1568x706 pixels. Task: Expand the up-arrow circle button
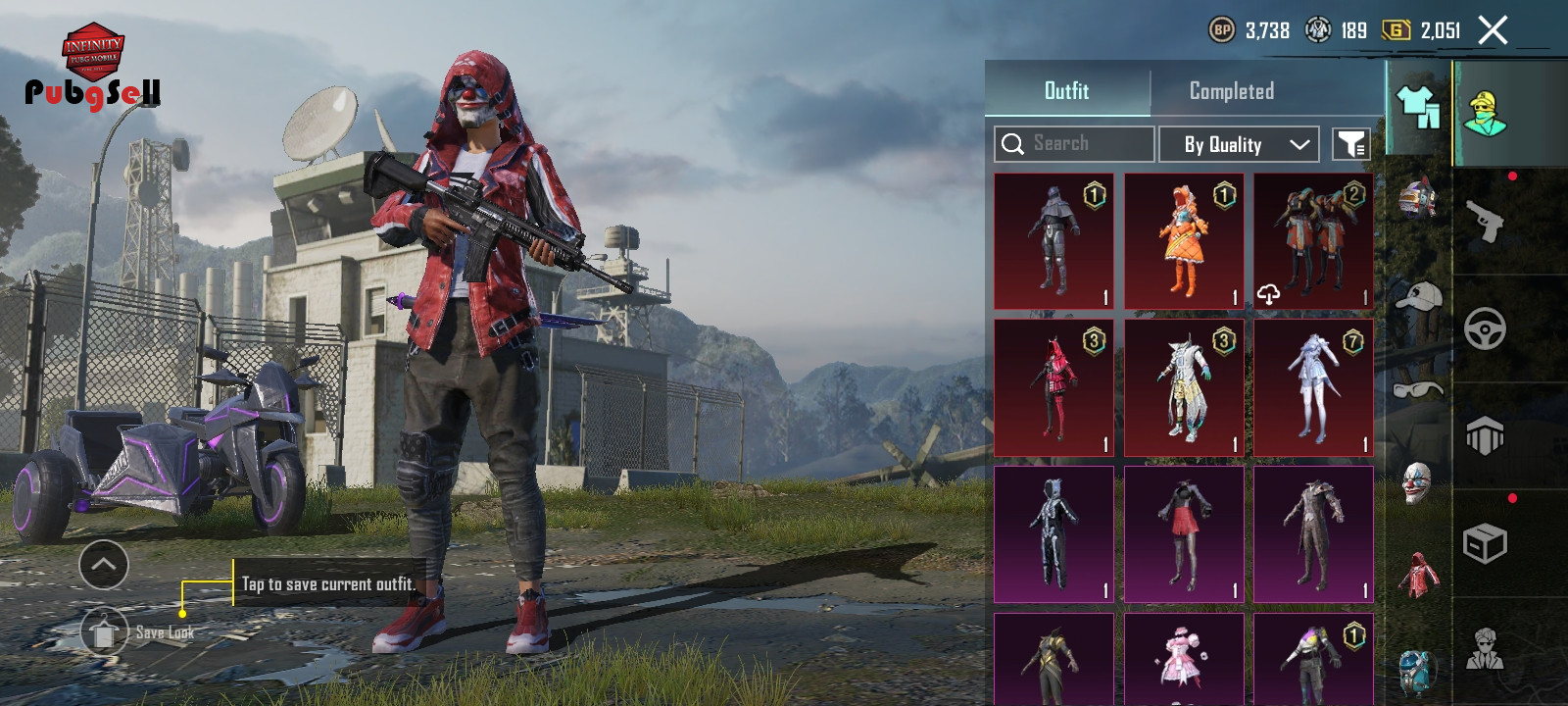coord(104,564)
